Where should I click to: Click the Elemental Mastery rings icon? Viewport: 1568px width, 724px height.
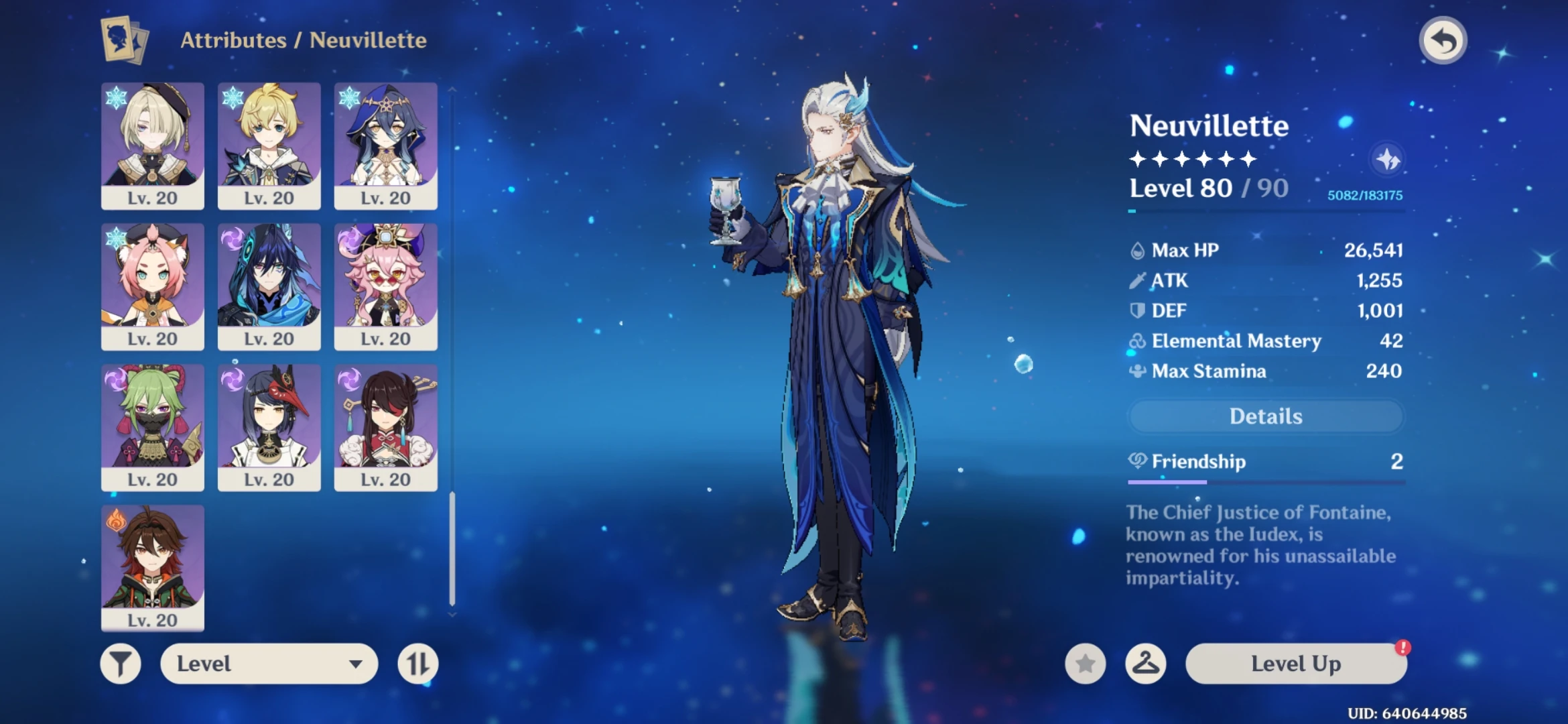(x=1137, y=341)
